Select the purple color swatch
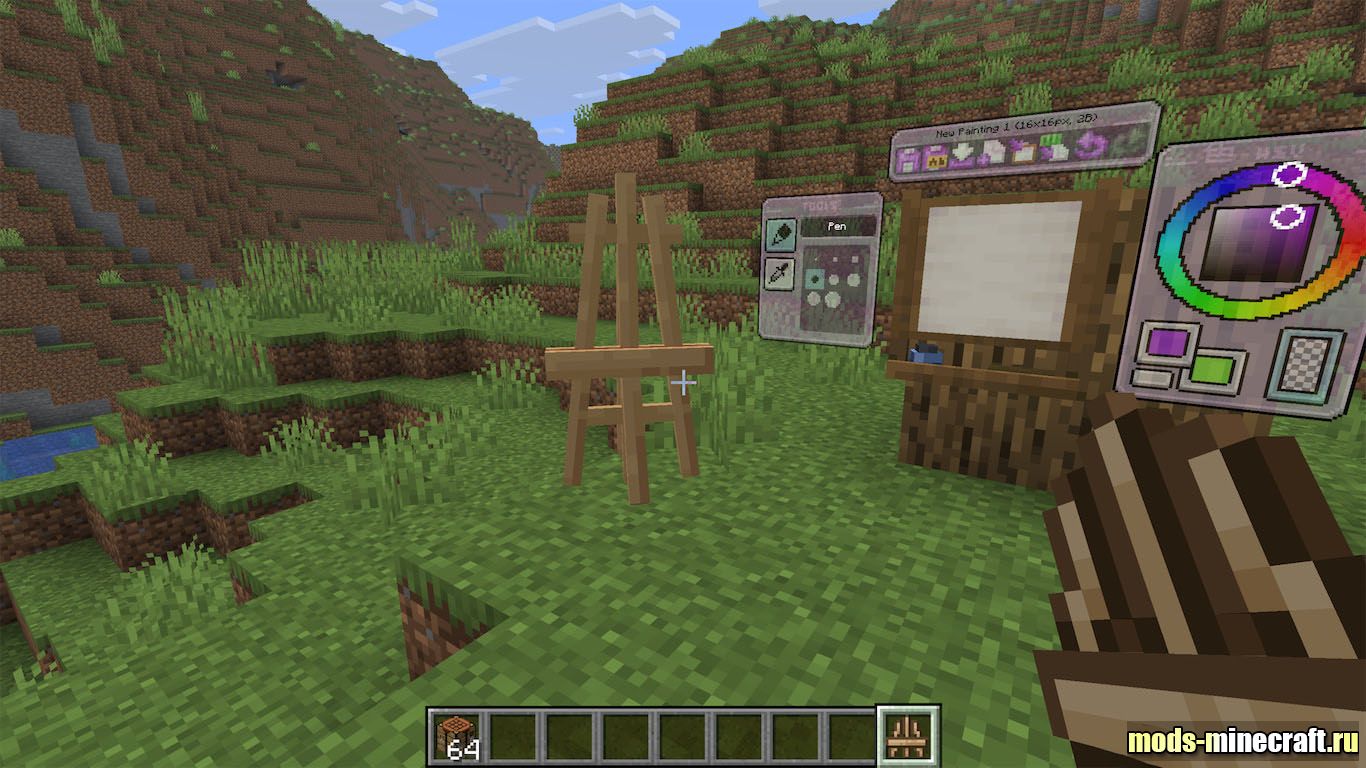1366x768 pixels. (1168, 343)
